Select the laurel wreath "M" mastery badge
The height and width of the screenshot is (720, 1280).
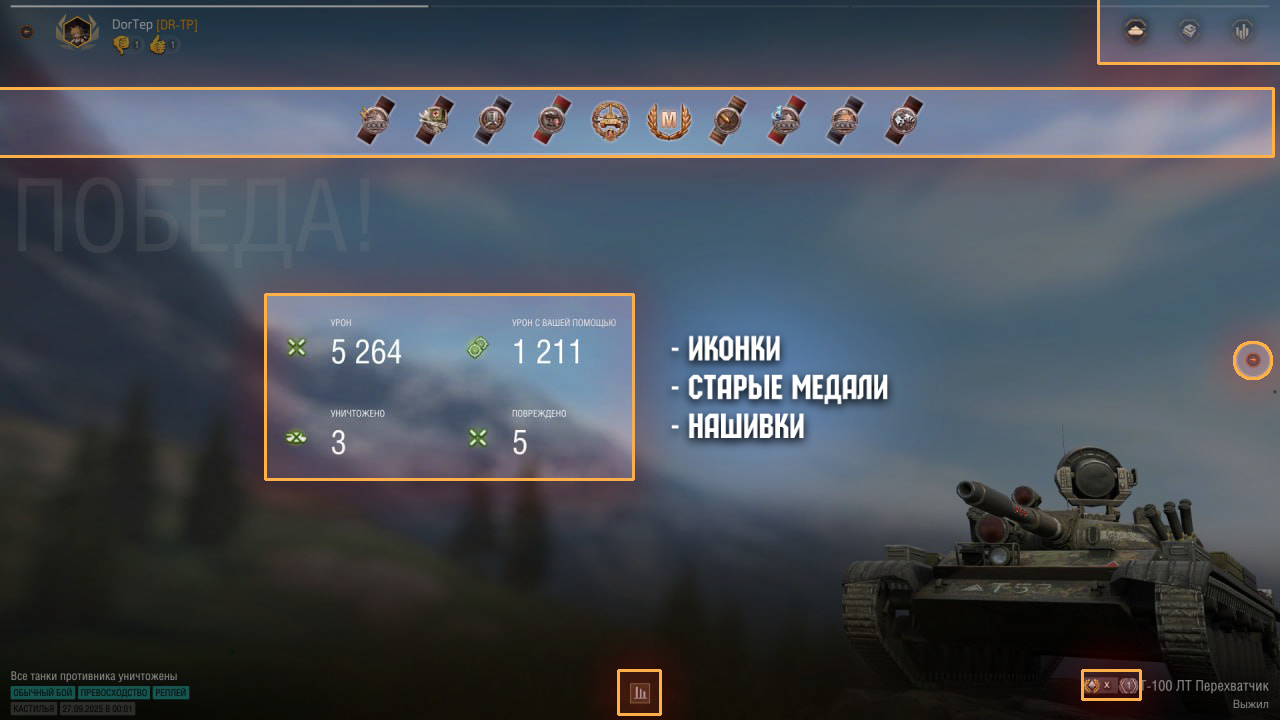click(x=665, y=122)
